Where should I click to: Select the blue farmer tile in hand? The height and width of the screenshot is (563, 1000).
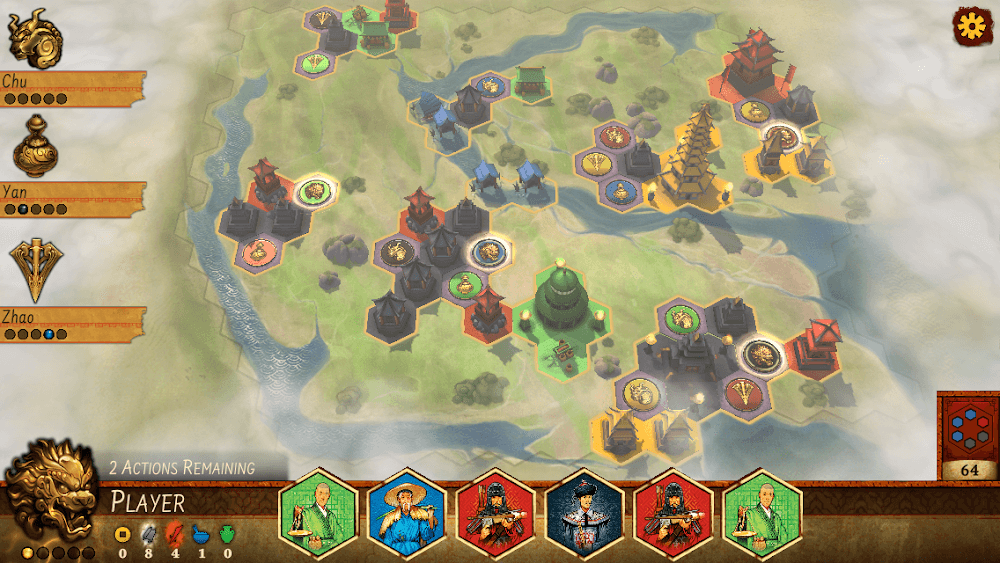pyautogui.click(x=406, y=512)
